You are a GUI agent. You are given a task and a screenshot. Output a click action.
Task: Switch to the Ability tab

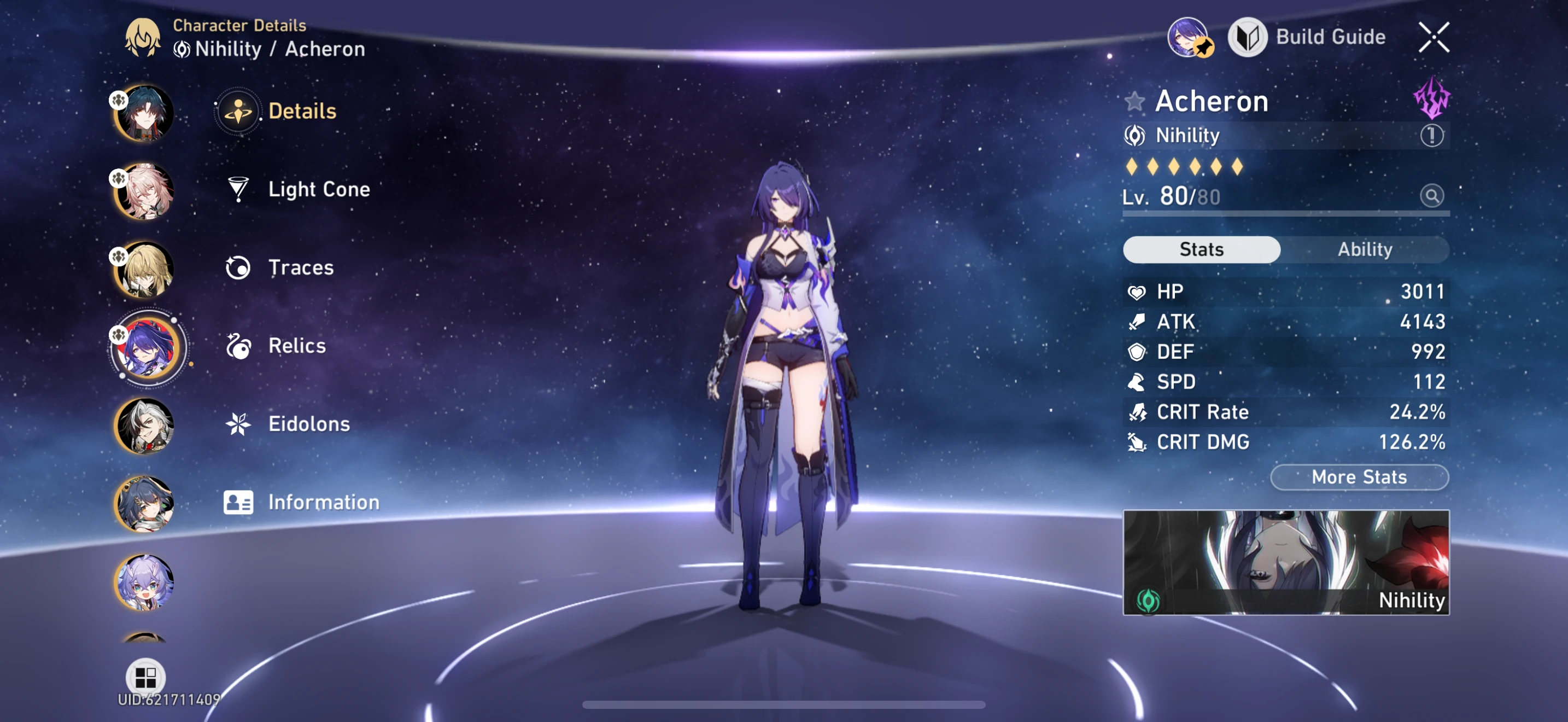pos(1366,249)
